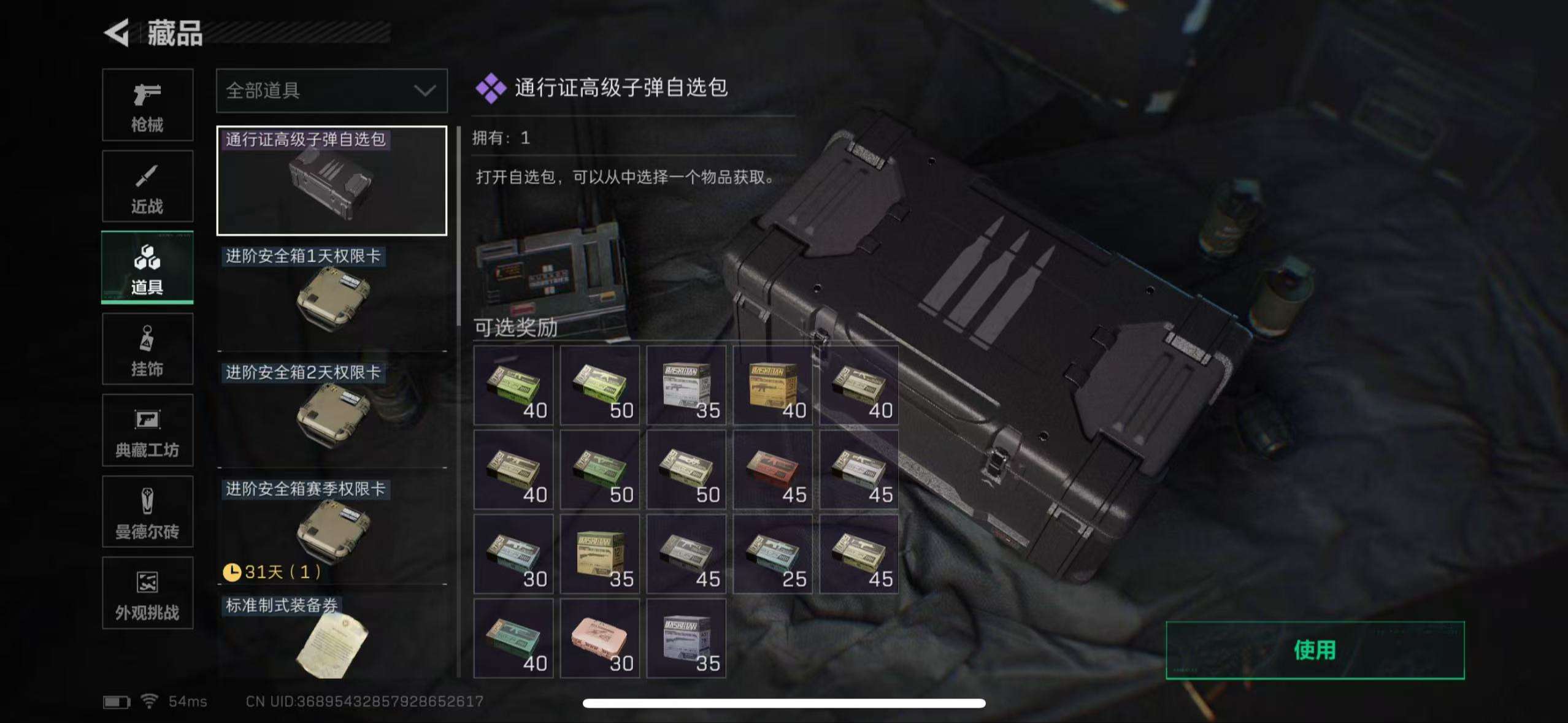
Task: Open the 曼德尔砖 category
Action: (x=147, y=511)
